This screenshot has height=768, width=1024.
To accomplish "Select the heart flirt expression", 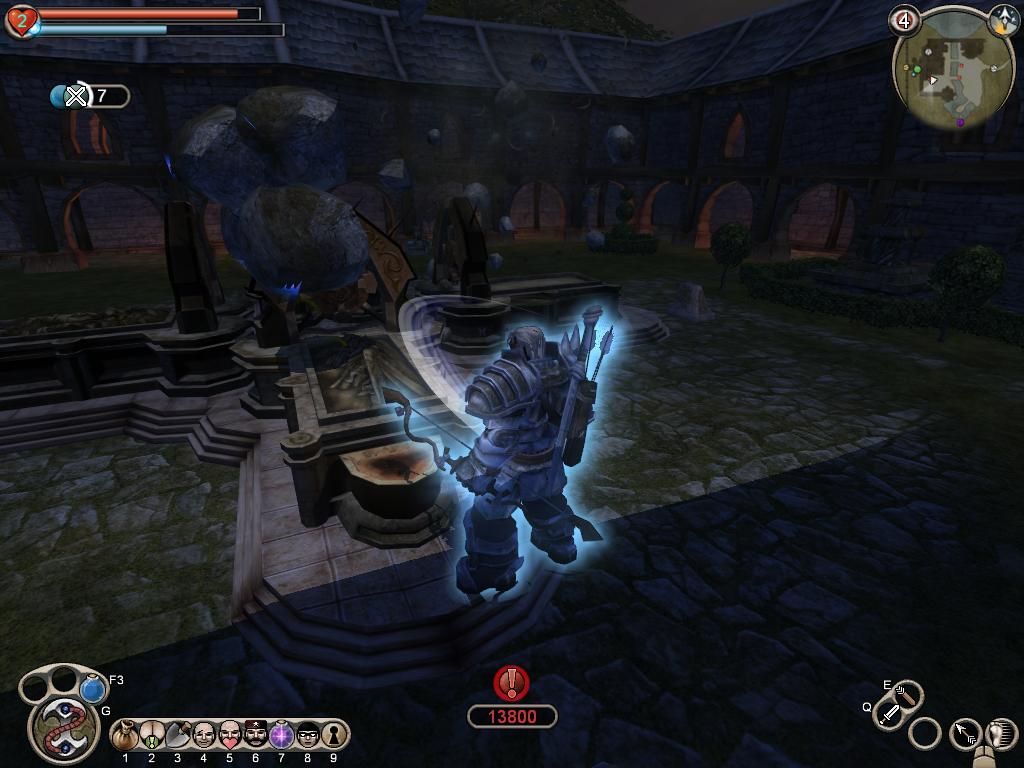I will (229, 735).
